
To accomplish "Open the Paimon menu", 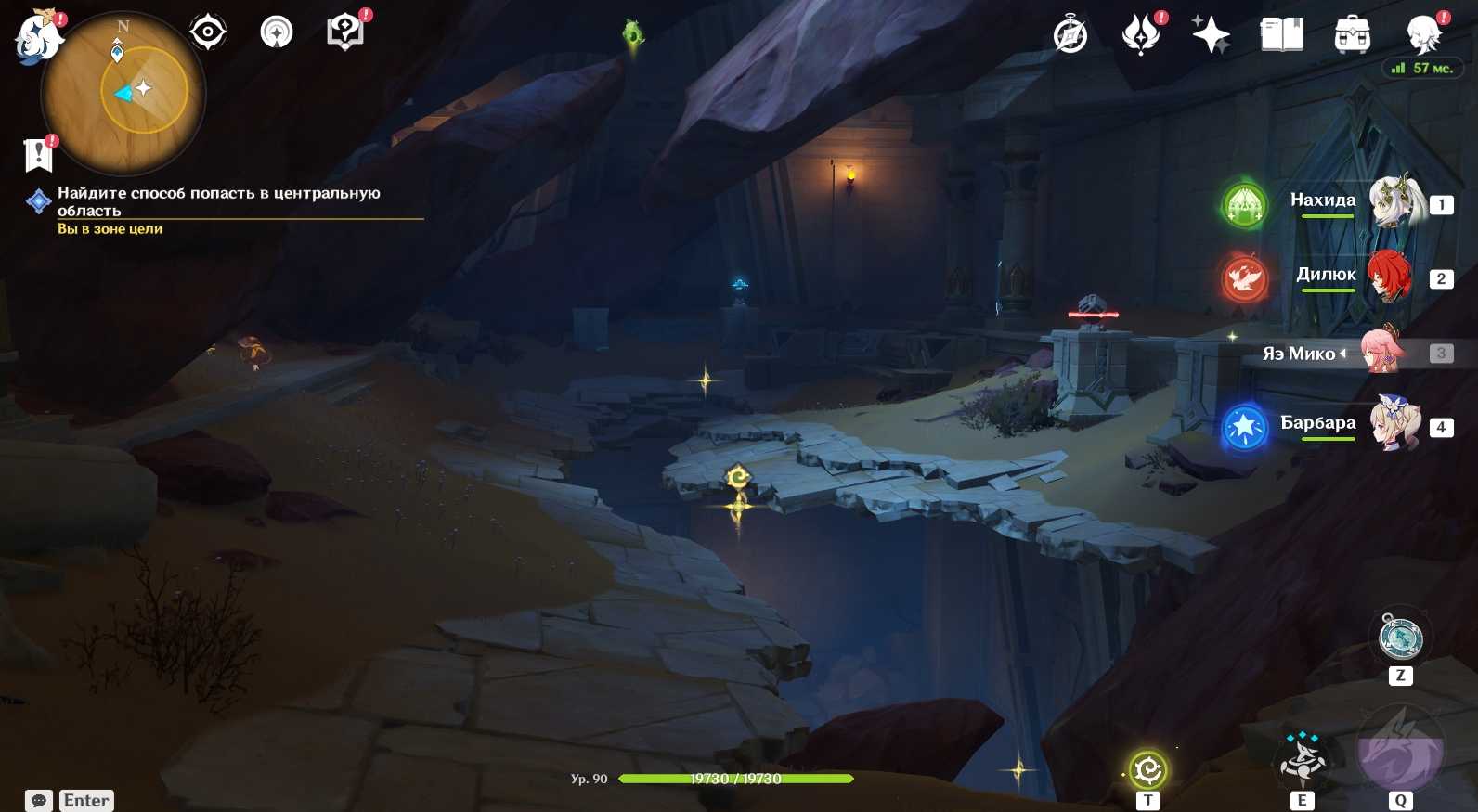I will tap(38, 37).
